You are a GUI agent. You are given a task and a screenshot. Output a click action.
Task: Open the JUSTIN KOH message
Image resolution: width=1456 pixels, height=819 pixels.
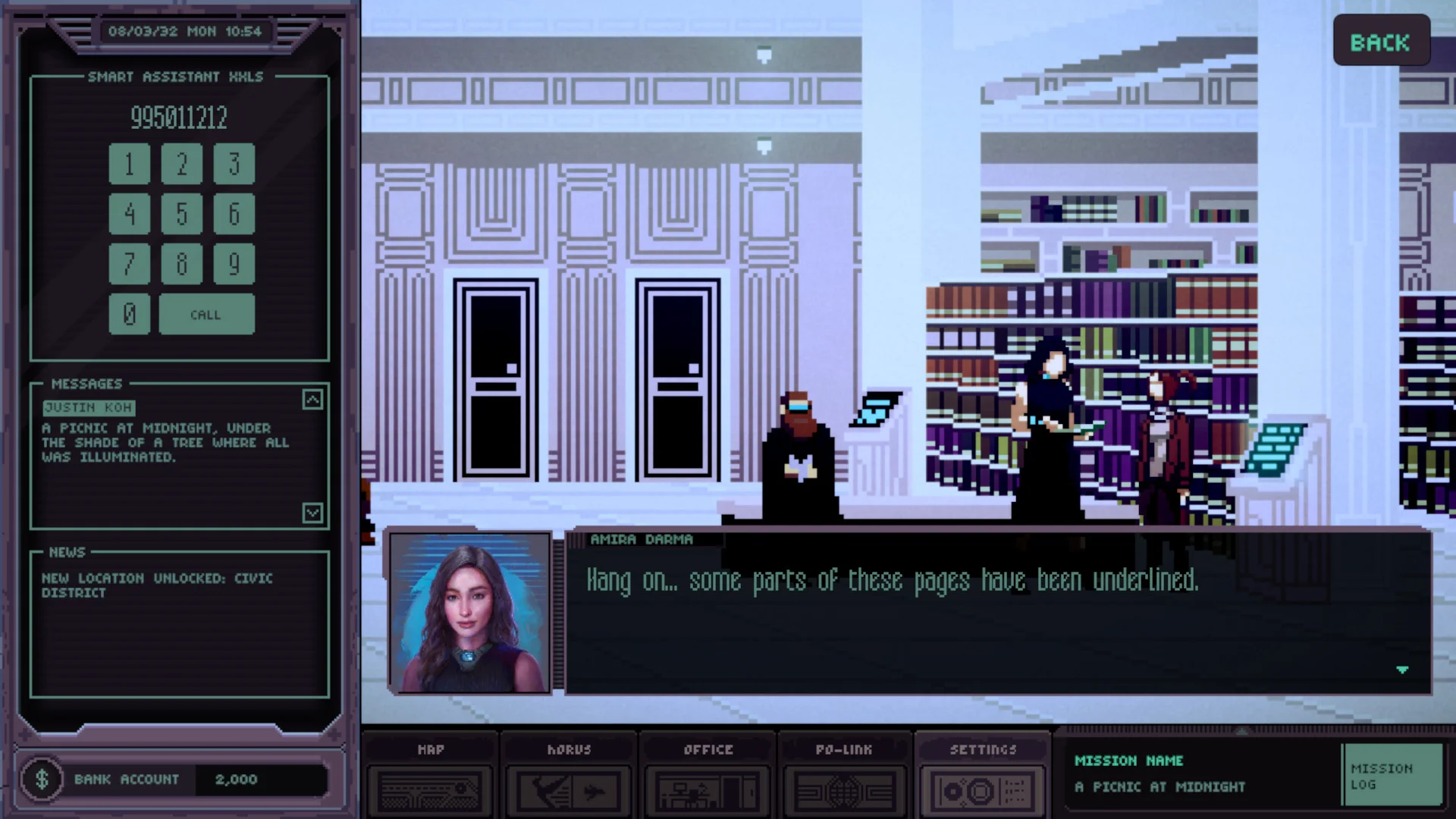pyautogui.click(x=89, y=407)
